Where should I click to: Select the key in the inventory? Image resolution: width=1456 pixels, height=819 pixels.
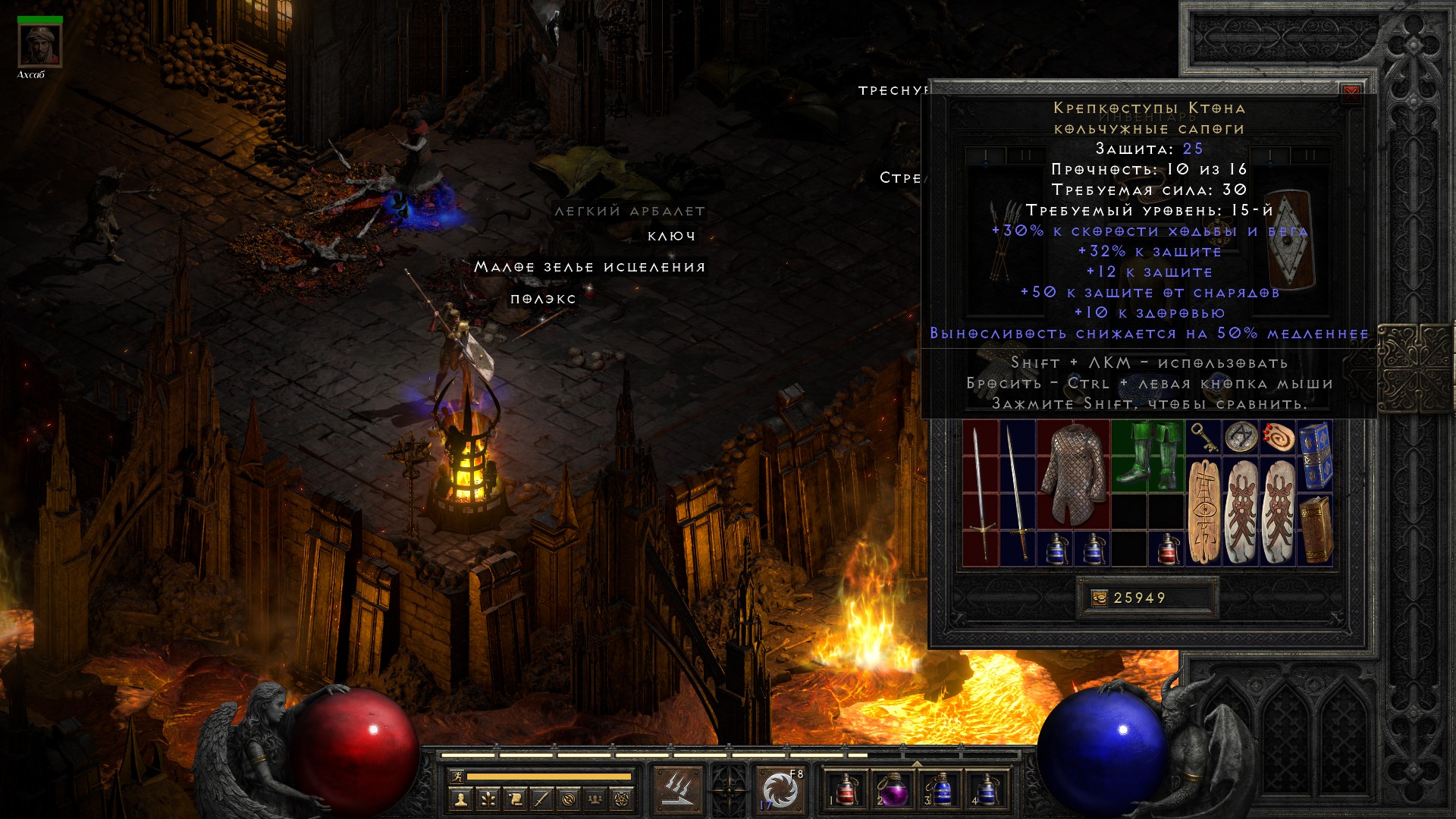coord(1203,437)
